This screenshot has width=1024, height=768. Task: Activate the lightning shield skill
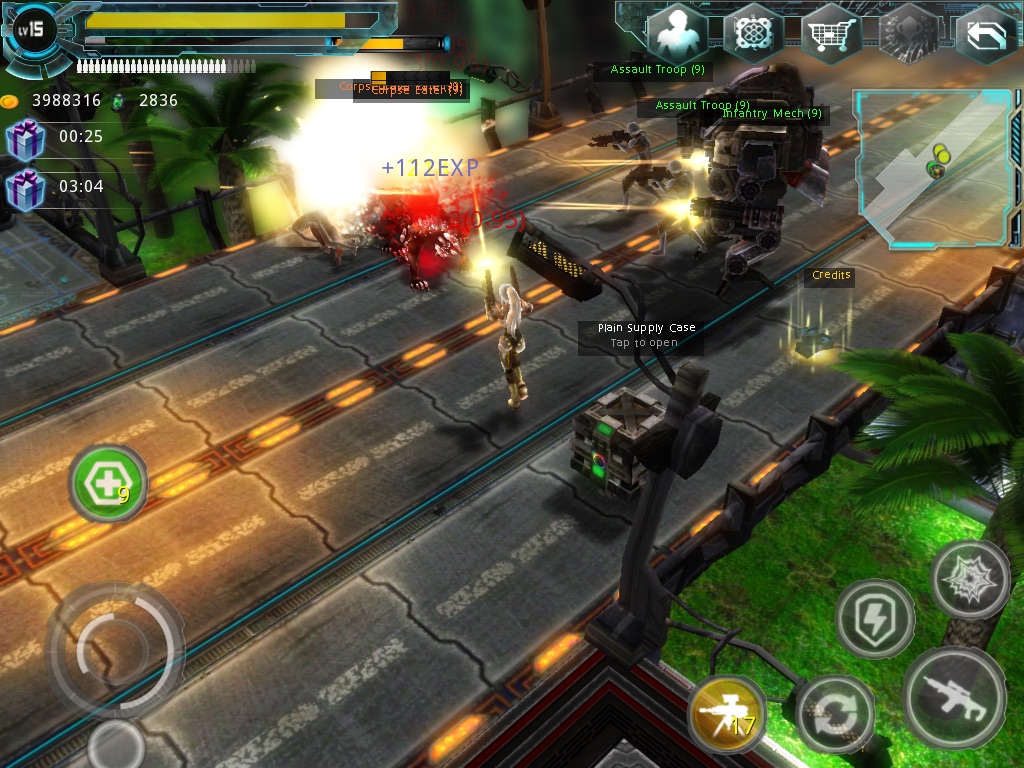pyautogui.click(x=875, y=619)
